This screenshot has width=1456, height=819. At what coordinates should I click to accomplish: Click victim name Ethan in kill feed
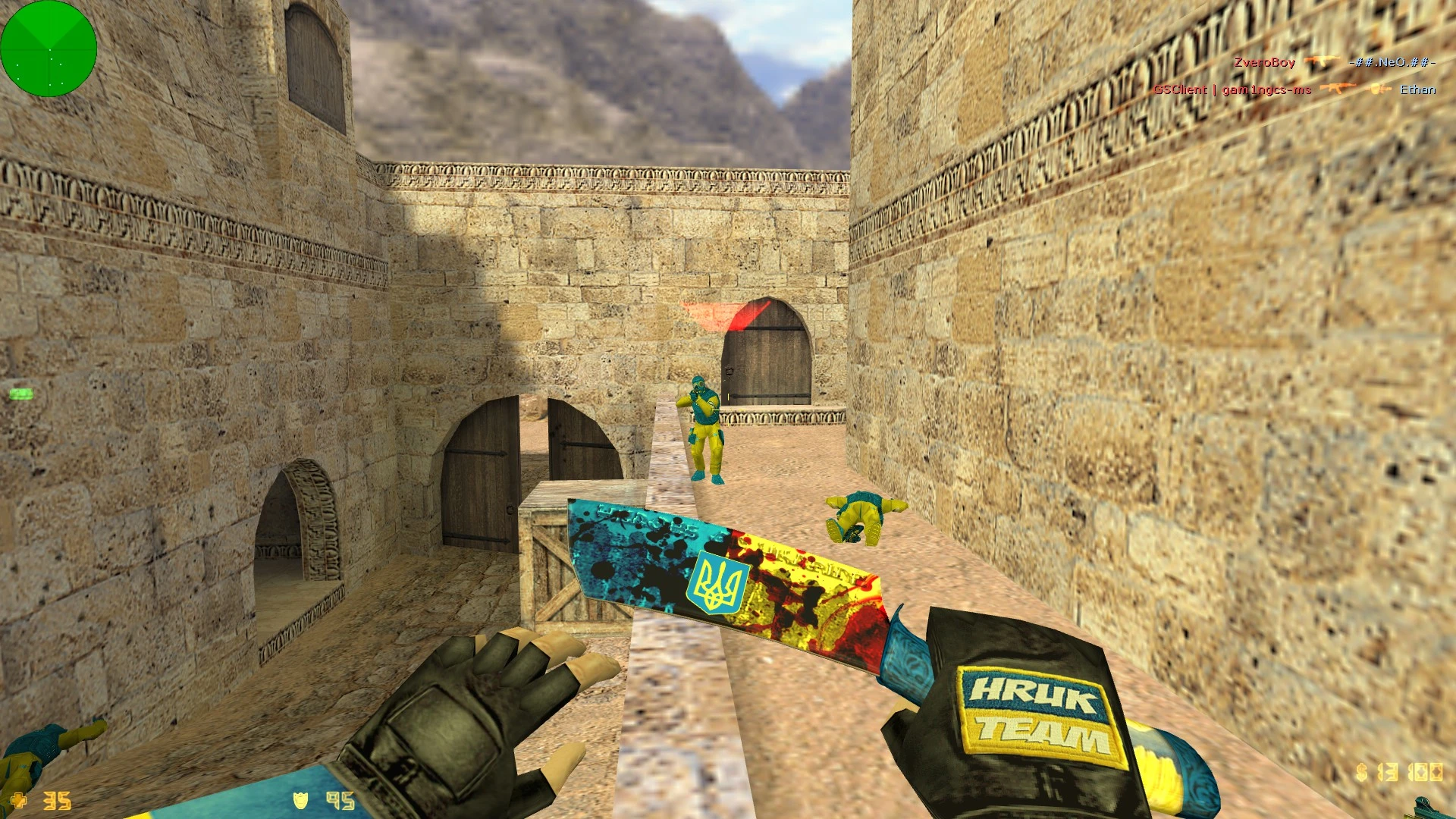coord(1420,89)
